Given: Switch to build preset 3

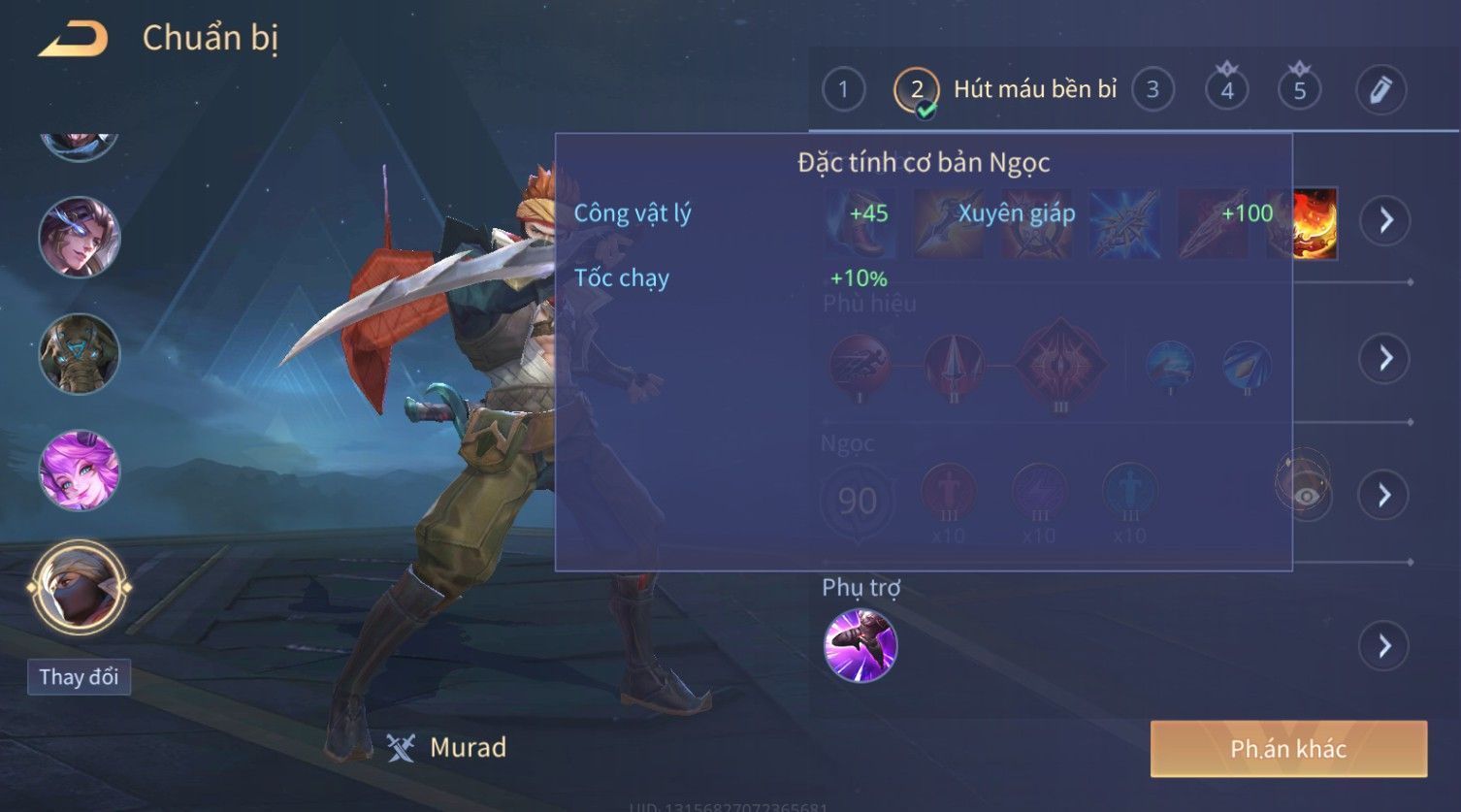Looking at the screenshot, I should click(1153, 90).
